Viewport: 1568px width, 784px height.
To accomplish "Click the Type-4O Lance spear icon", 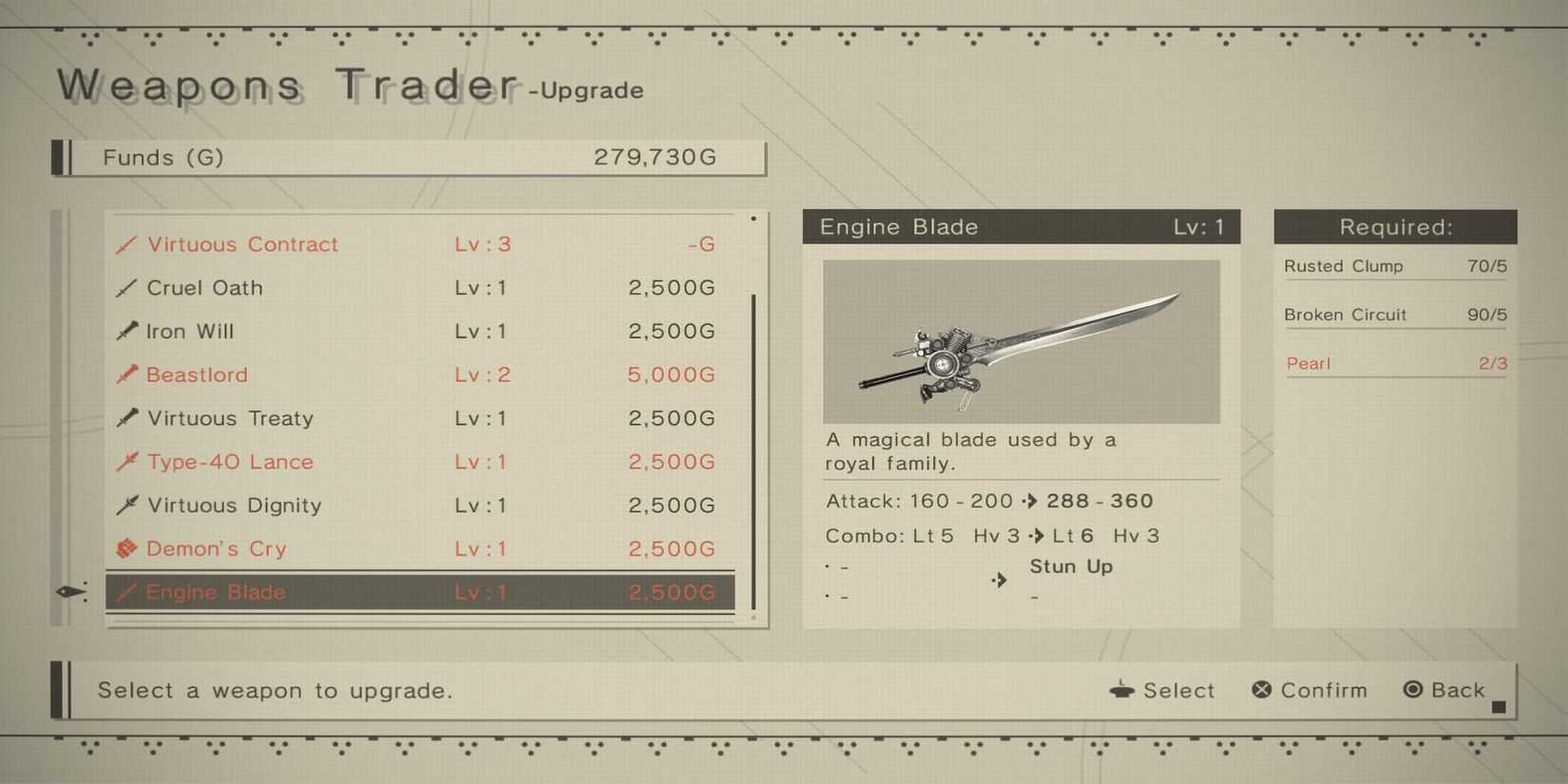I will coord(128,462).
